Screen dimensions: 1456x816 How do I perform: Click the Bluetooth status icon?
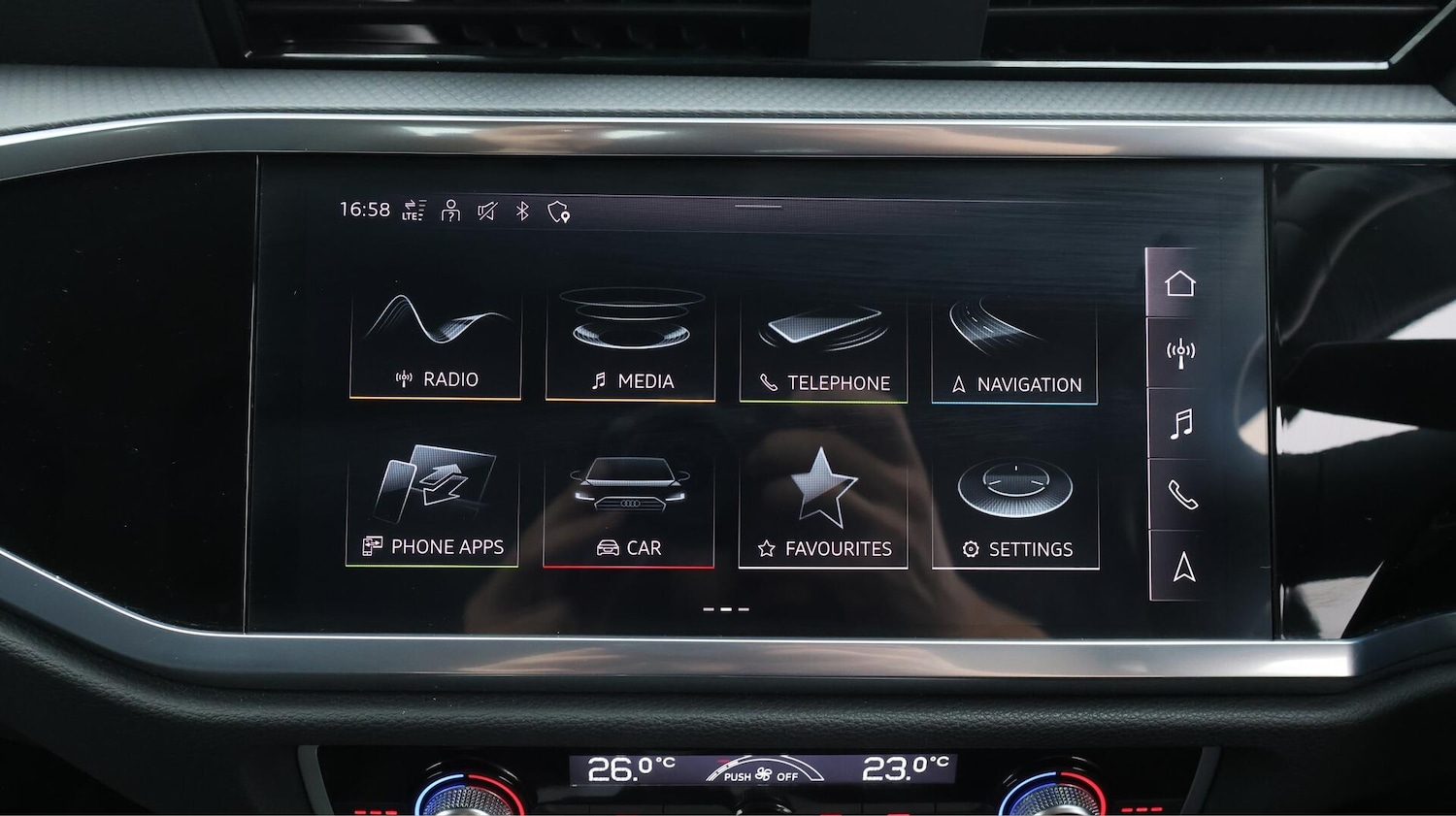522,211
